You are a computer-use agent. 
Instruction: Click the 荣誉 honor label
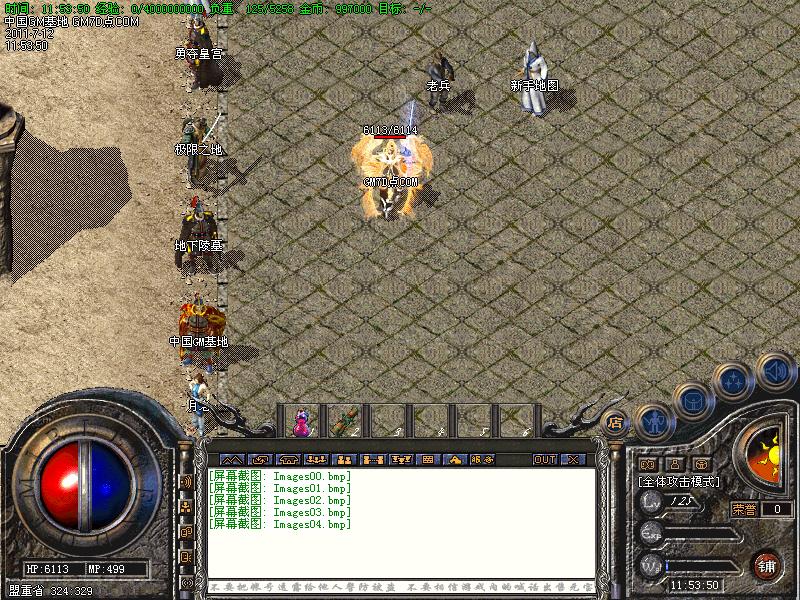click(743, 509)
